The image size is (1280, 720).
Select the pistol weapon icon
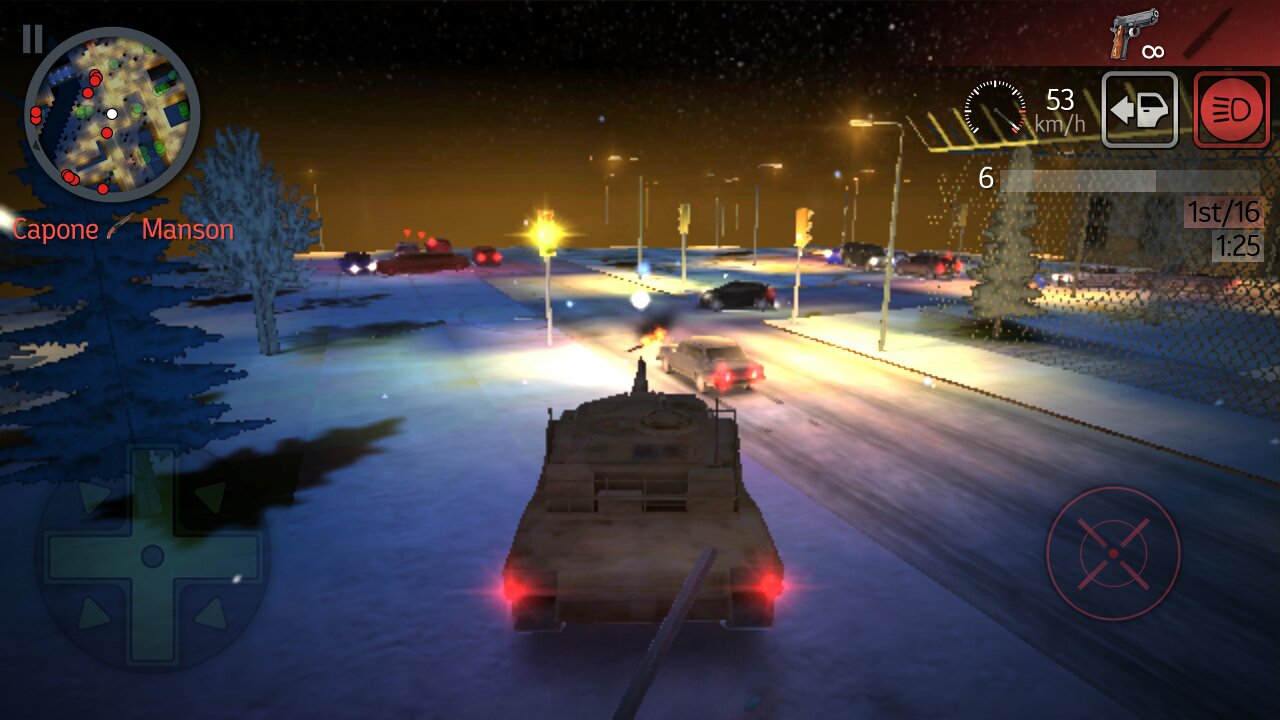click(x=1133, y=34)
